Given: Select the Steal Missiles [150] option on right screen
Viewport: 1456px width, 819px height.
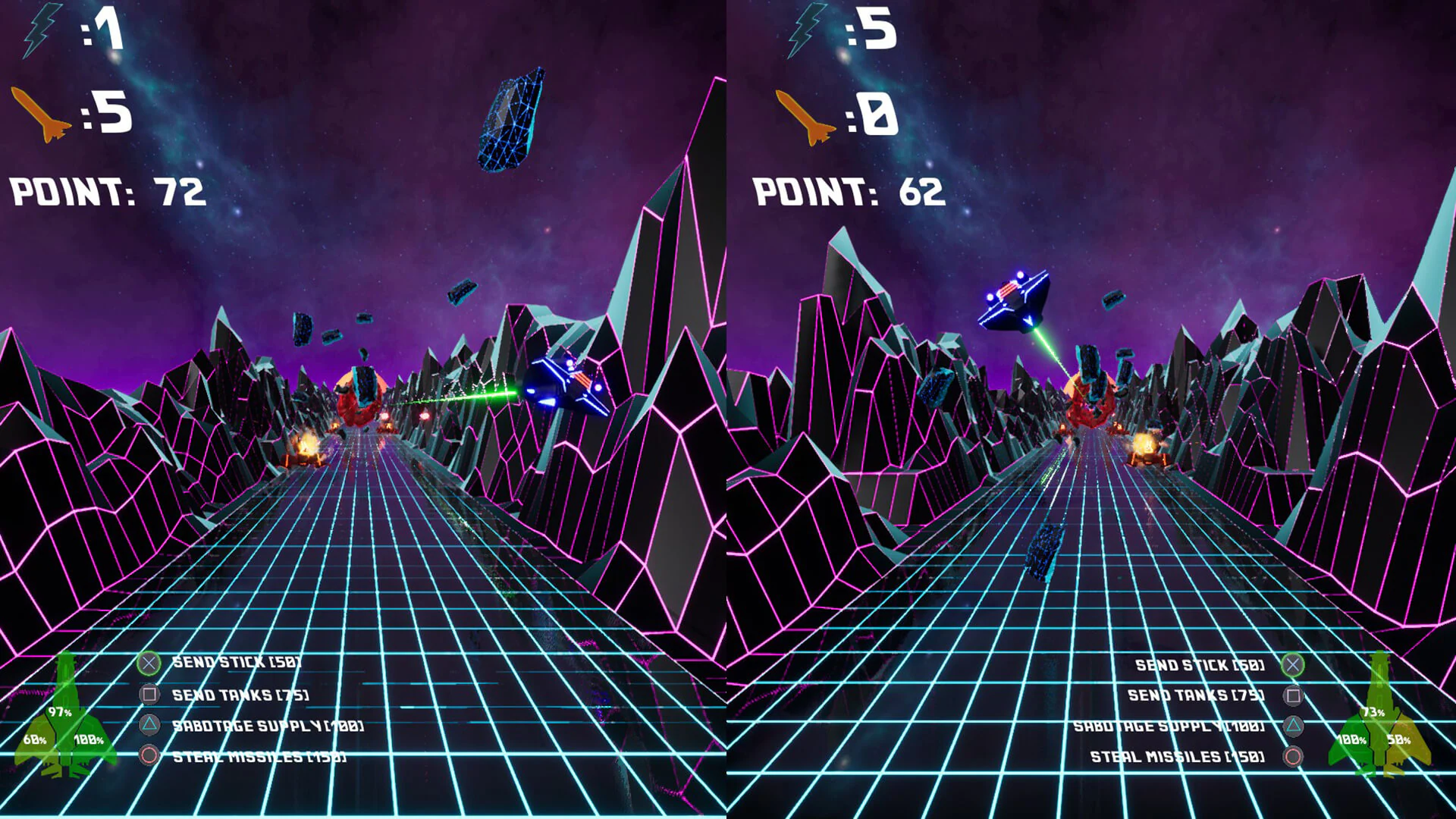Looking at the screenshot, I should [1178, 757].
